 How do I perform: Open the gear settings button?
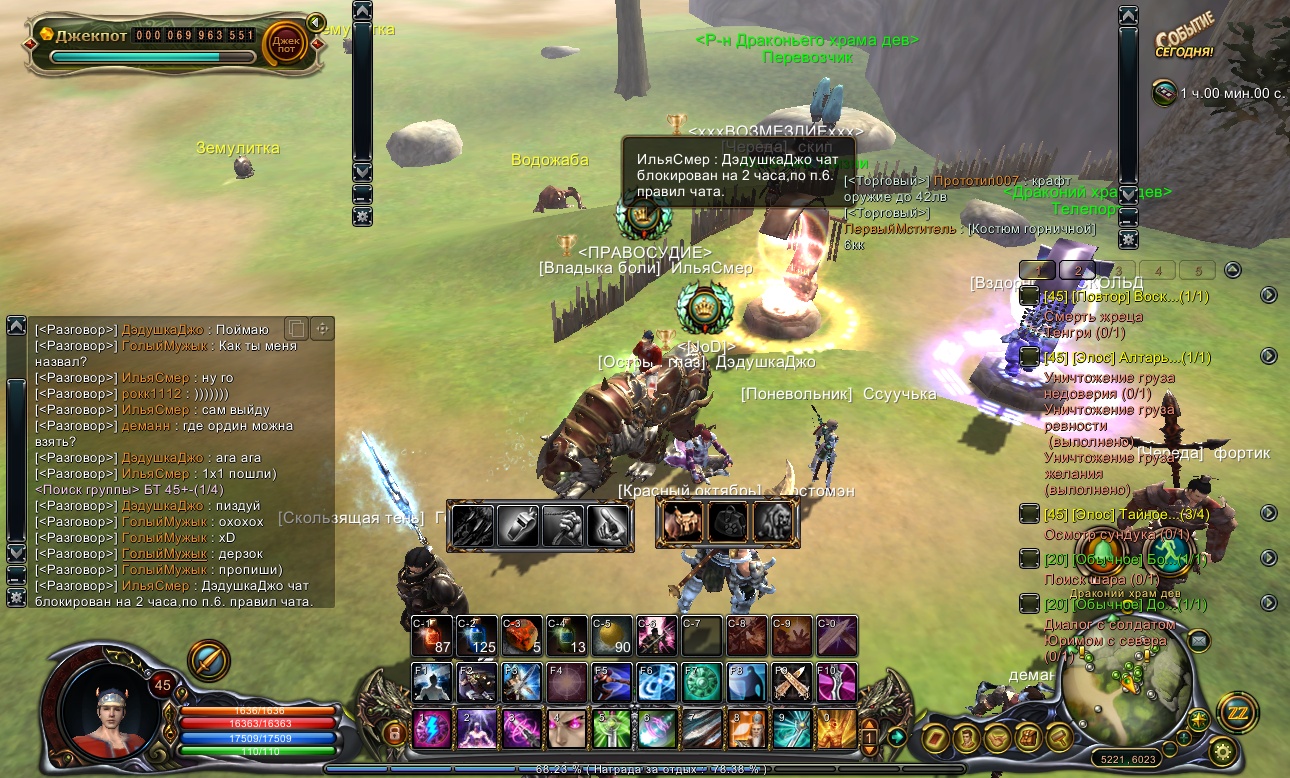tap(1220, 750)
